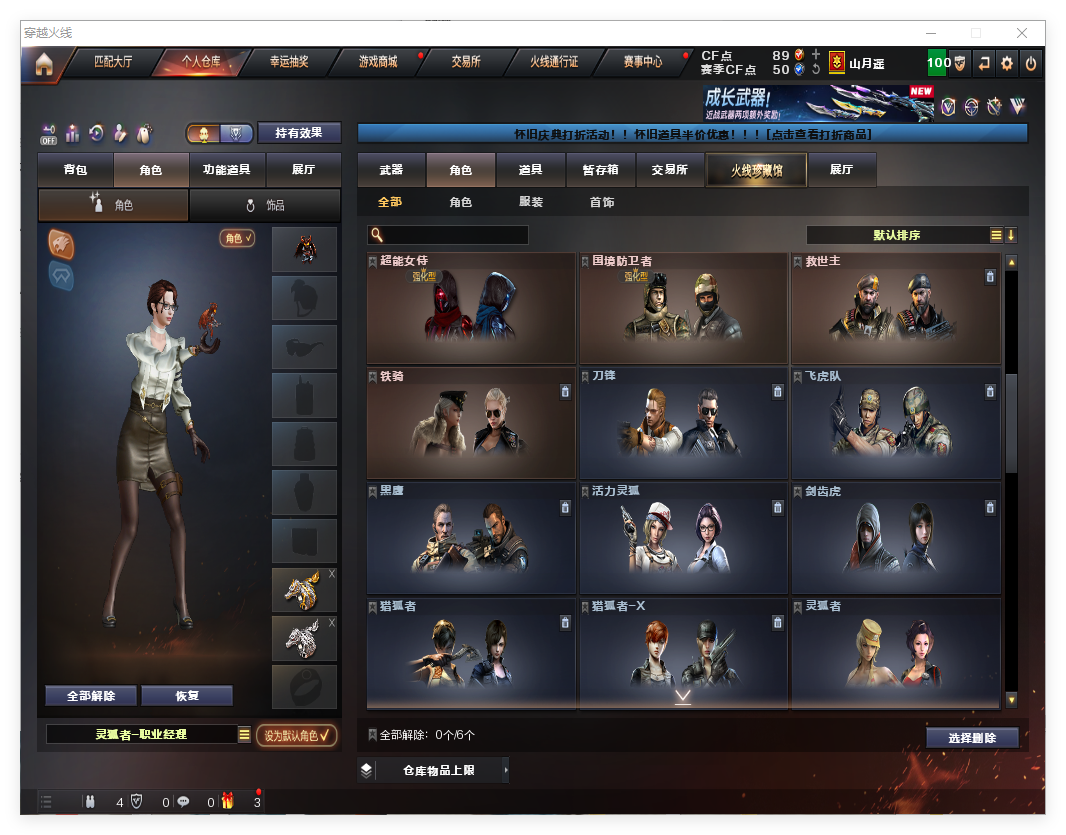The width and height of the screenshot is (1066, 835).
Task: Select the 活力灵狐 character card
Action: [683, 538]
